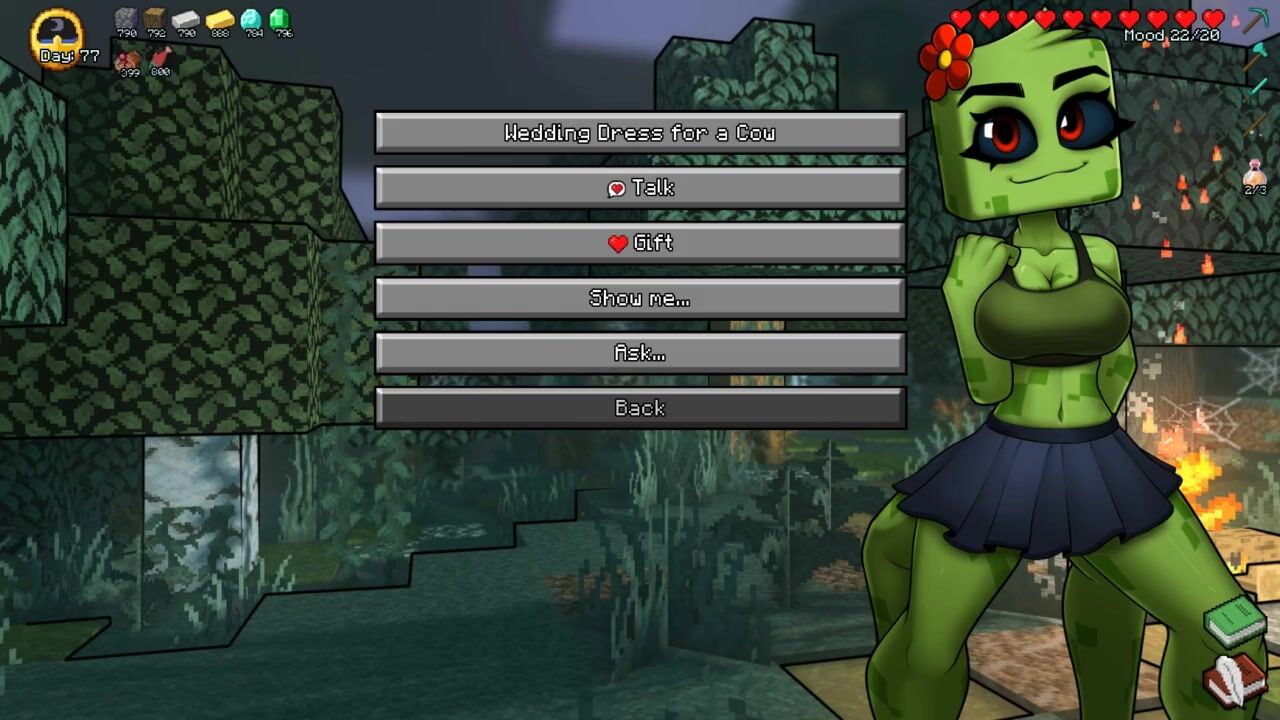Use the pink potion bottle icon
This screenshot has width=1280, height=720.
click(x=1255, y=174)
